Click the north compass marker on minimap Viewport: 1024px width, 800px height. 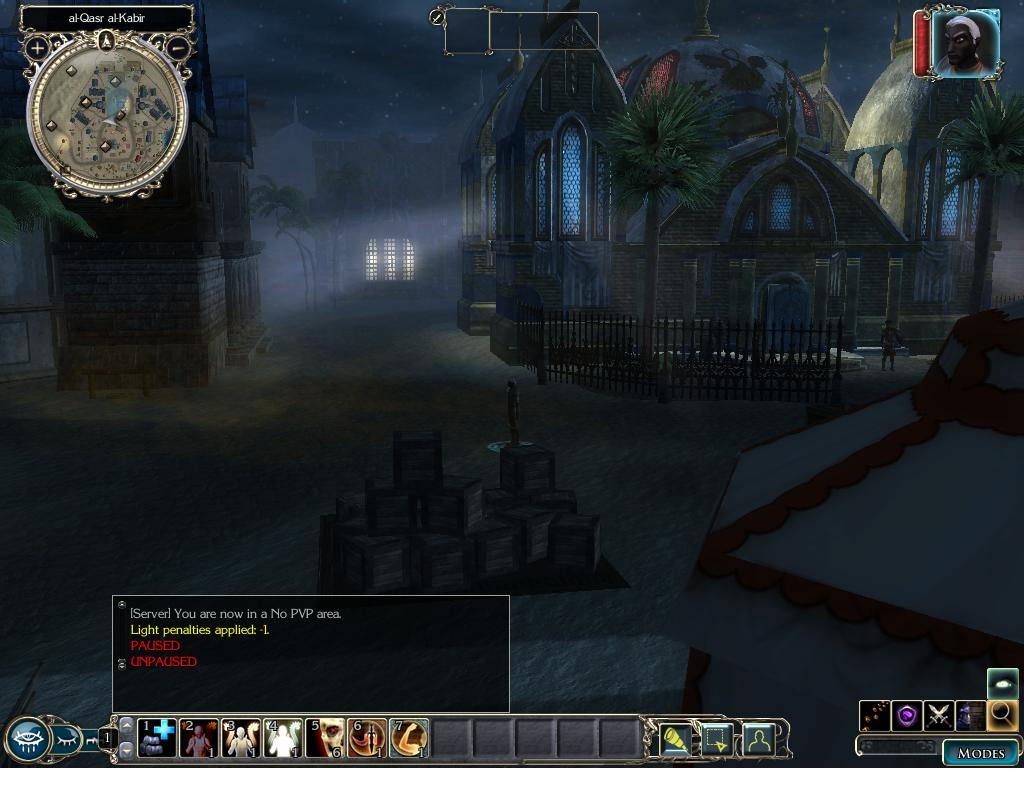107,40
